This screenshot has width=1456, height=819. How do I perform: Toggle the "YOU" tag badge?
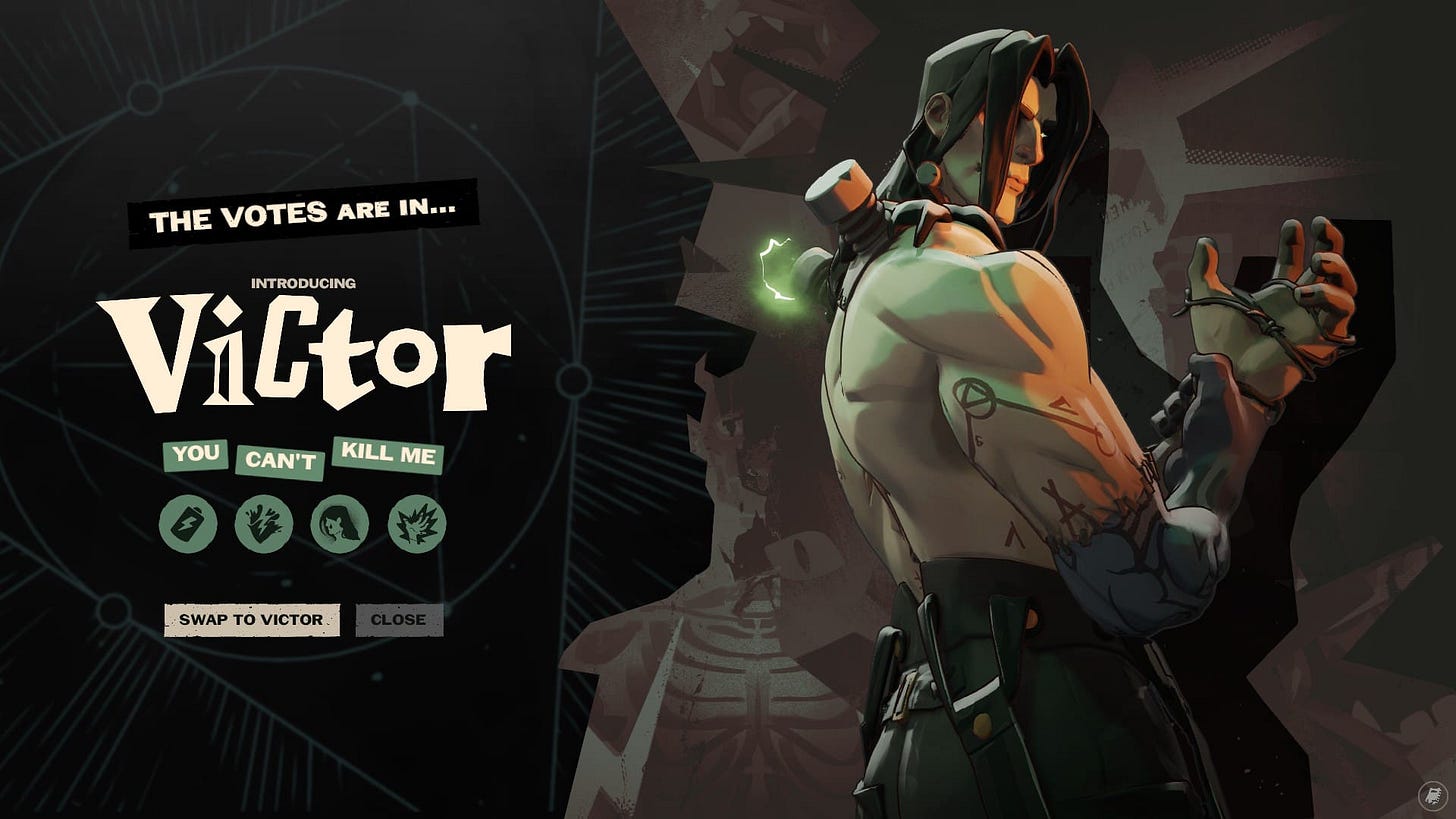click(196, 455)
